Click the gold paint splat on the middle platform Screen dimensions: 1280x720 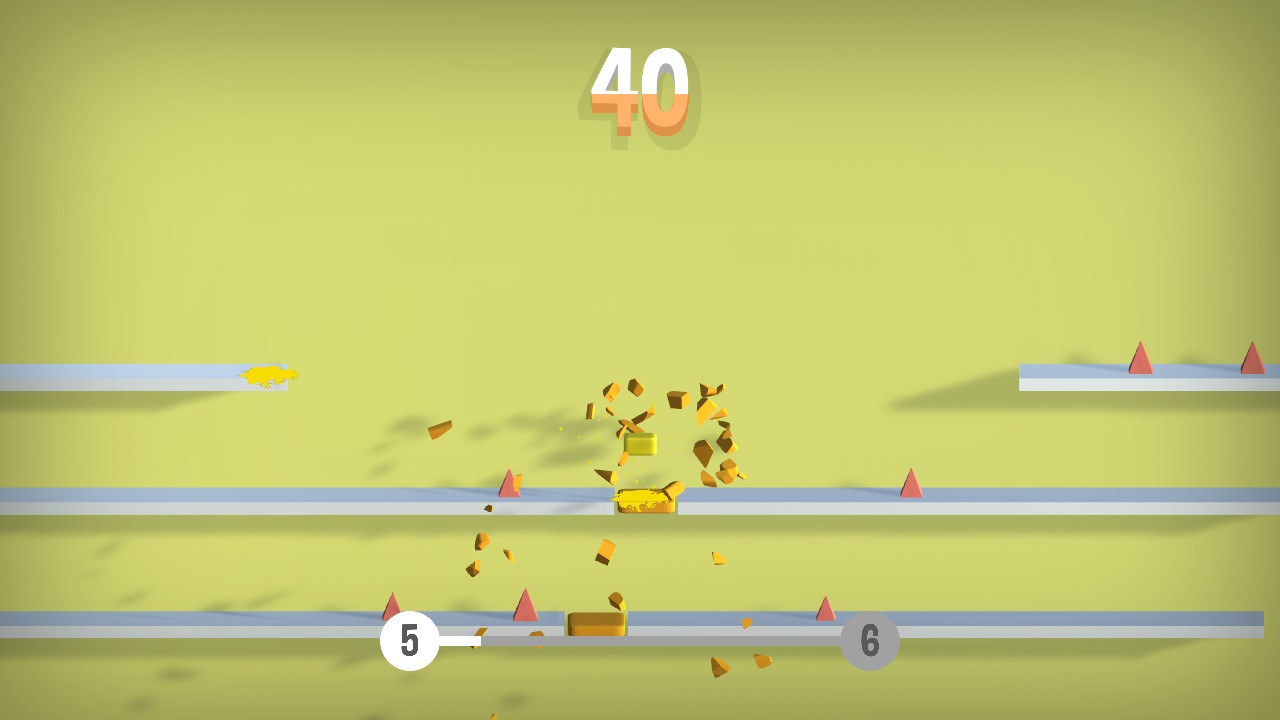click(x=645, y=503)
